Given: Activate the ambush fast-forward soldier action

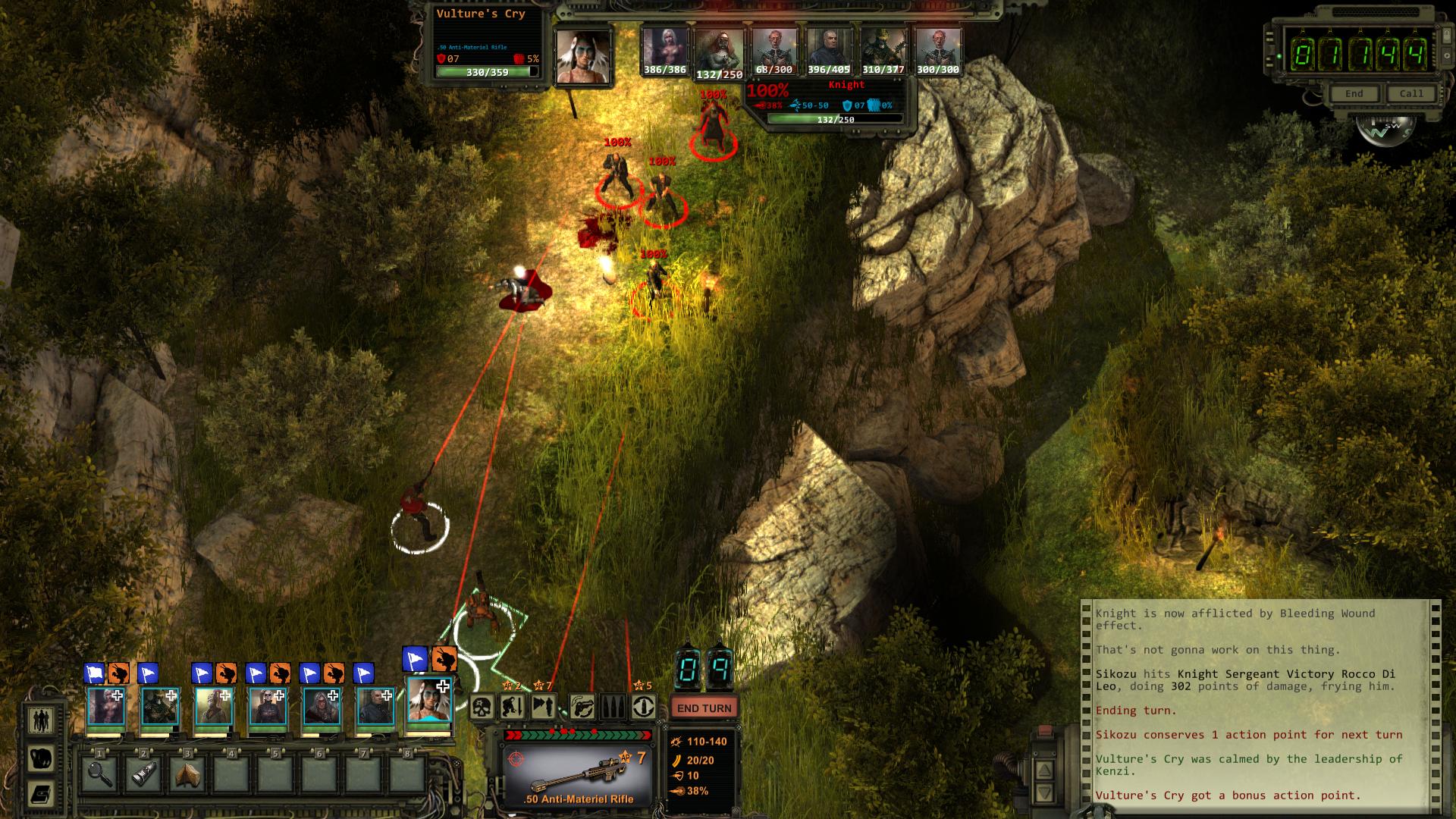Looking at the screenshot, I should click(x=543, y=708).
